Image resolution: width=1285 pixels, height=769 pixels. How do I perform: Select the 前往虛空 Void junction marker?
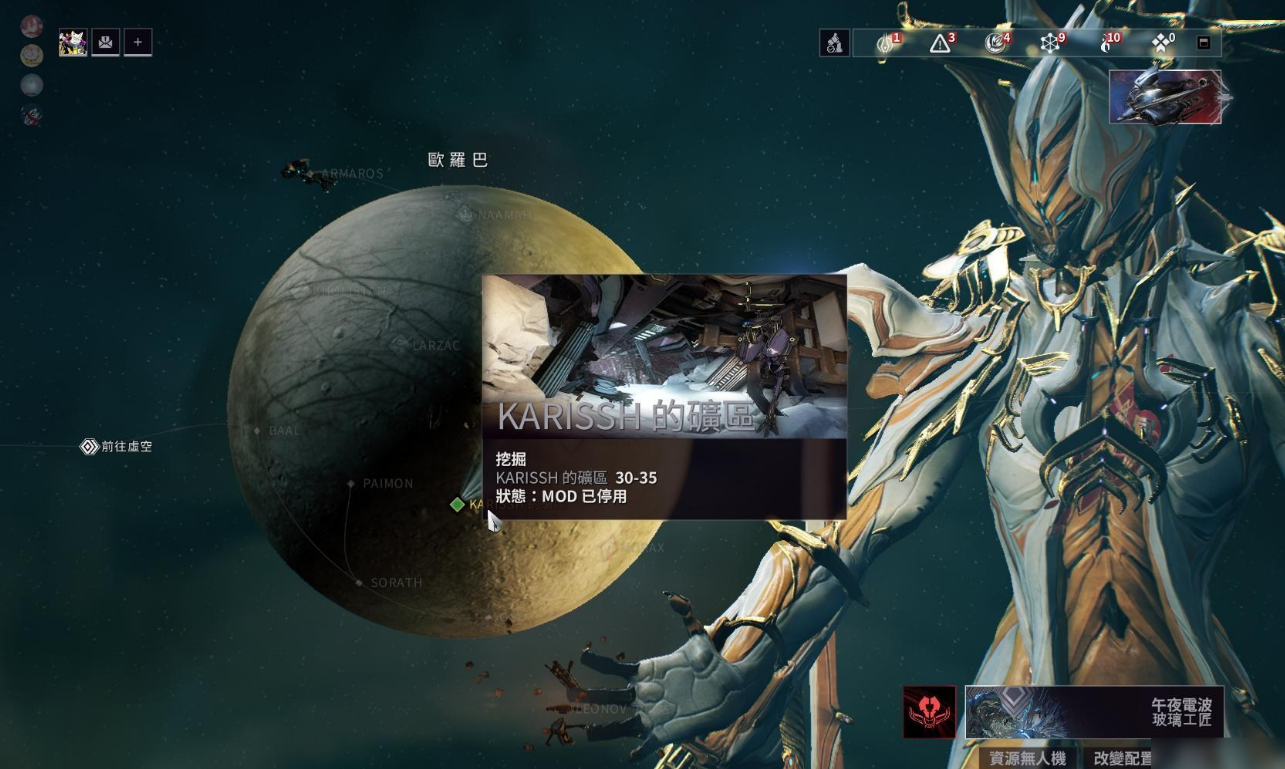pos(89,447)
